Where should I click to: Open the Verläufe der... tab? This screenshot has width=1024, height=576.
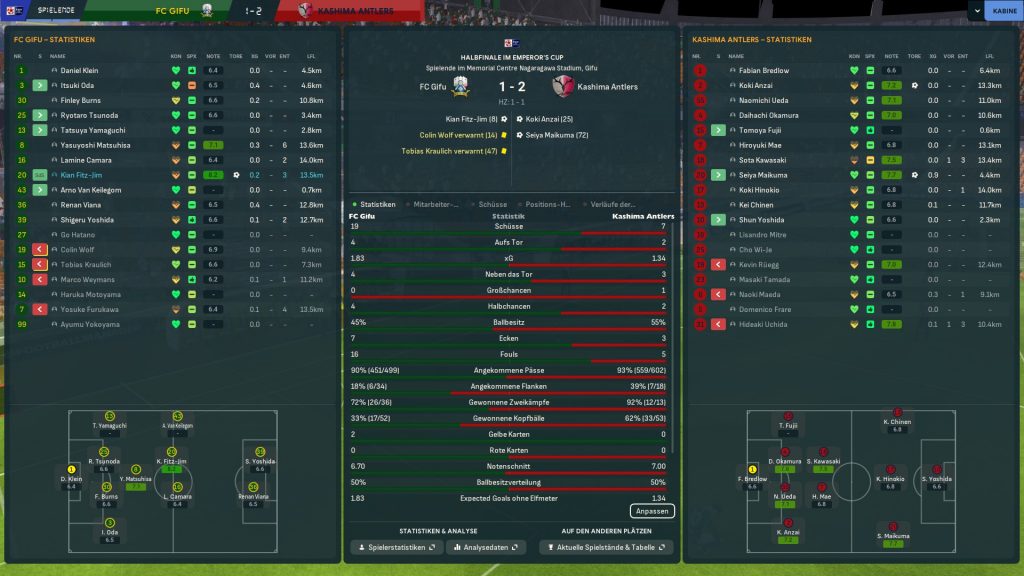click(x=614, y=204)
